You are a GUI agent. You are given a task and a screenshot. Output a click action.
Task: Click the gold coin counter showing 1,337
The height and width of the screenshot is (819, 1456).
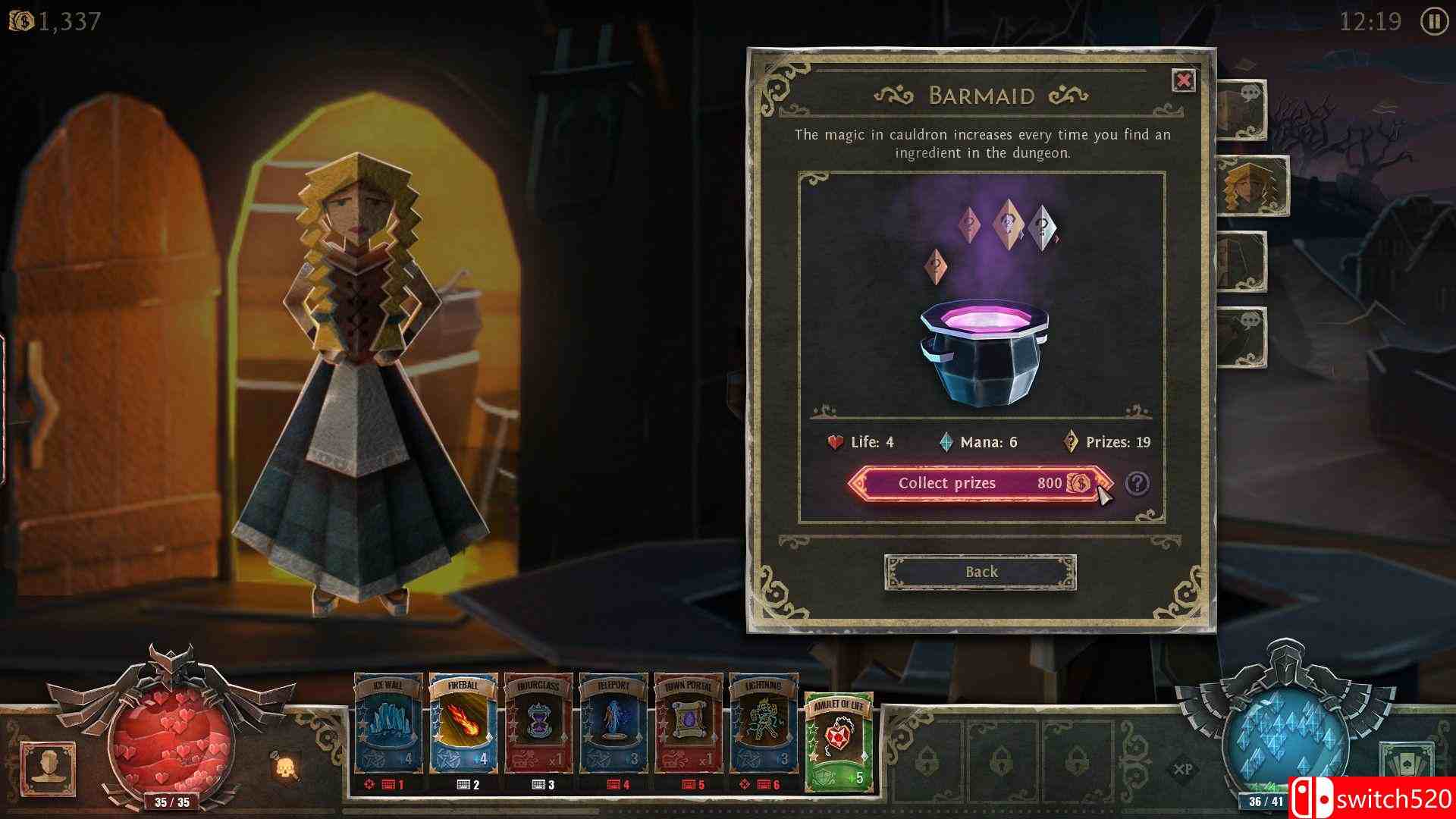click(45, 20)
